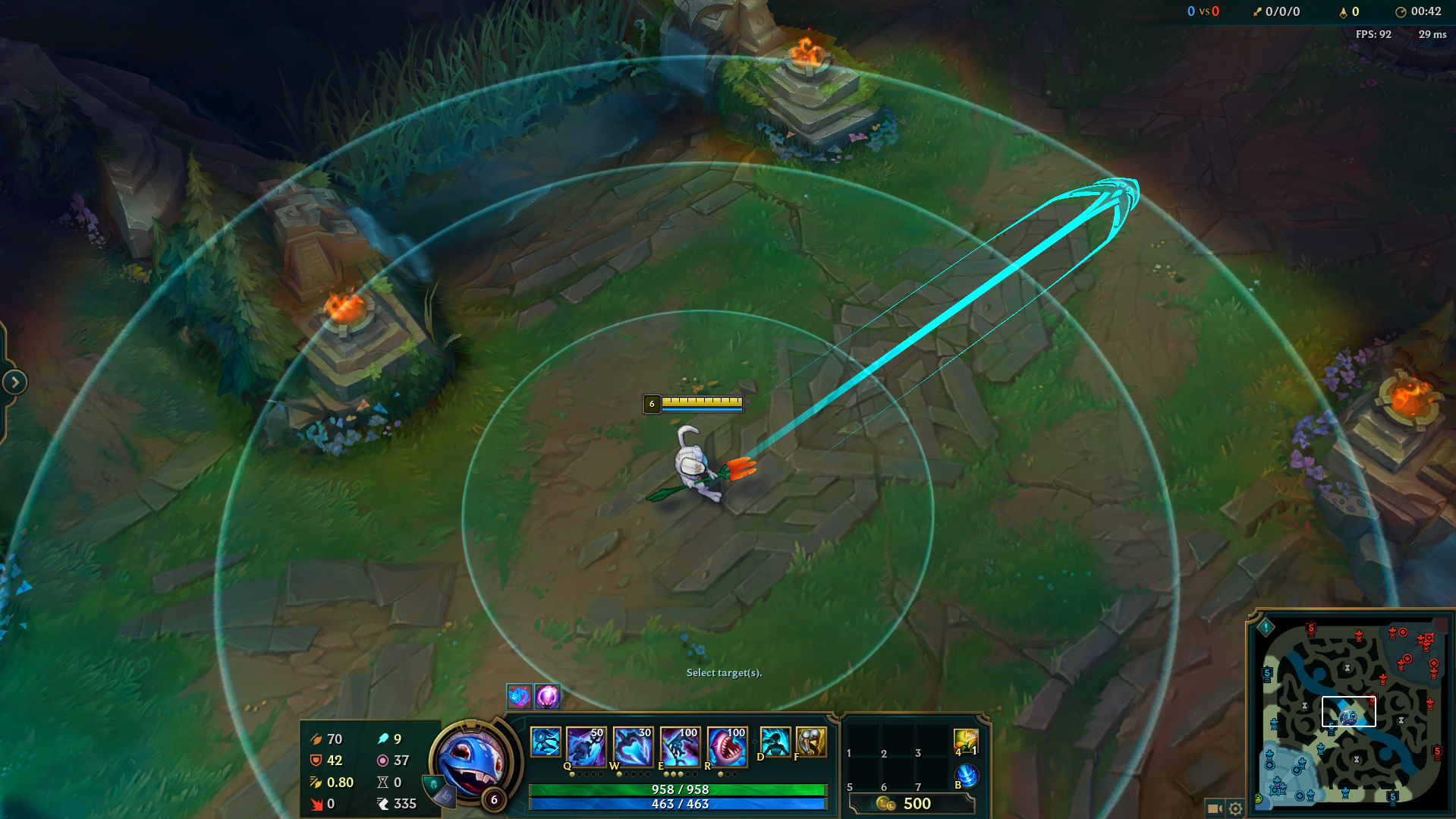Click the match timer showing 00:42
The width and height of the screenshot is (1456, 819).
pyautogui.click(x=1427, y=11)
